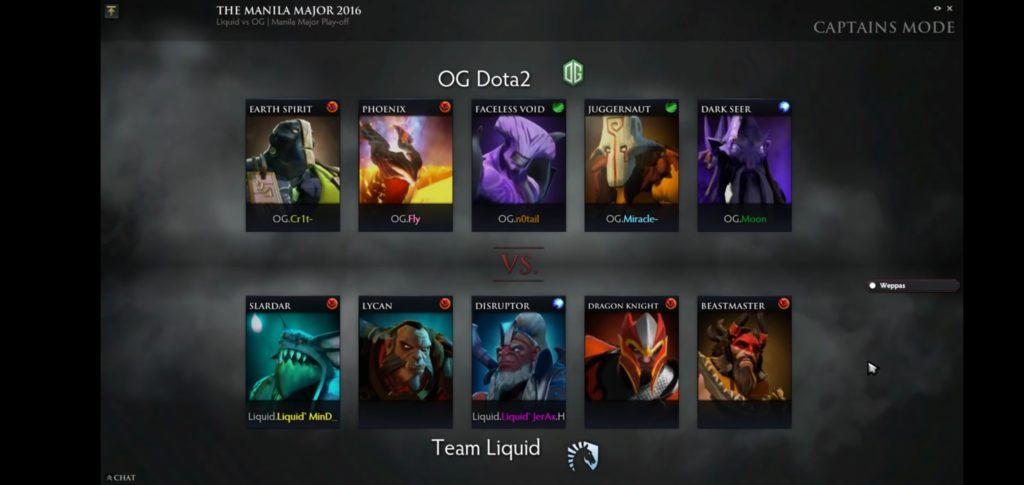This screenshot has height=485, width=1024.
Task: Click the Team Liquid horse logo
Action: [582, 456]
